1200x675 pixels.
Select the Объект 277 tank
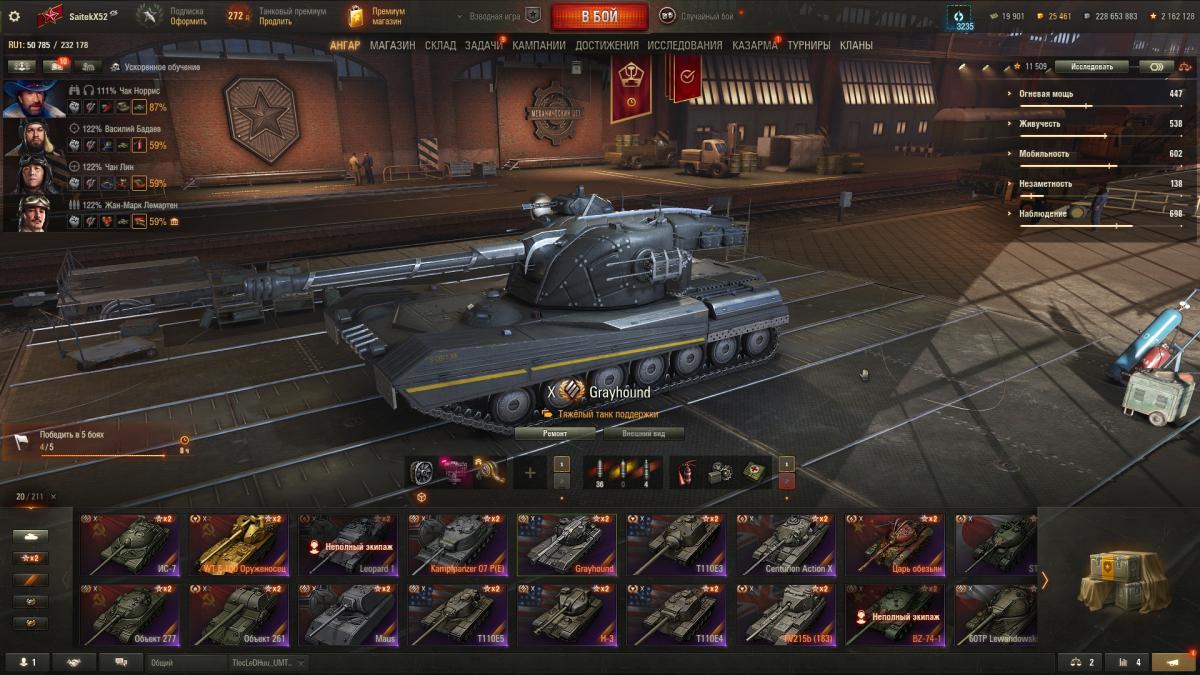(129, 614)
